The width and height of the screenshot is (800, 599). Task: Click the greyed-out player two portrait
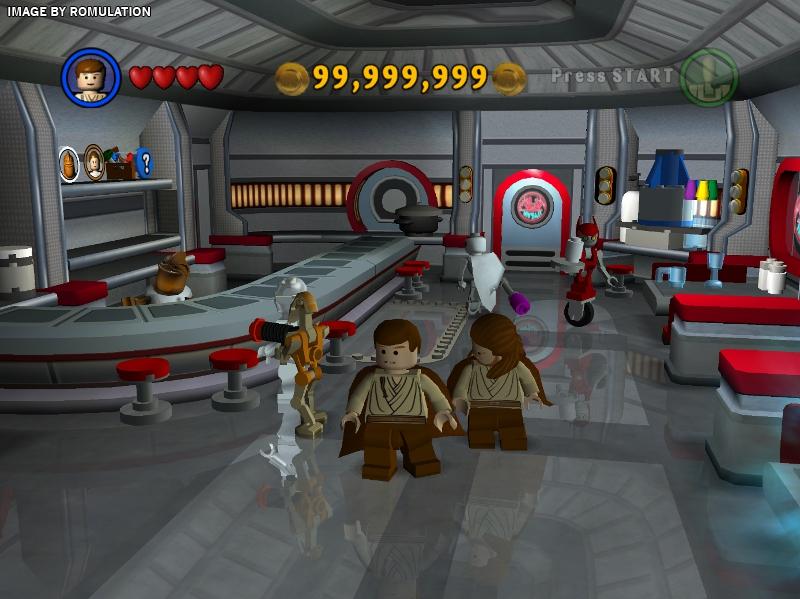tap(708, 77)
